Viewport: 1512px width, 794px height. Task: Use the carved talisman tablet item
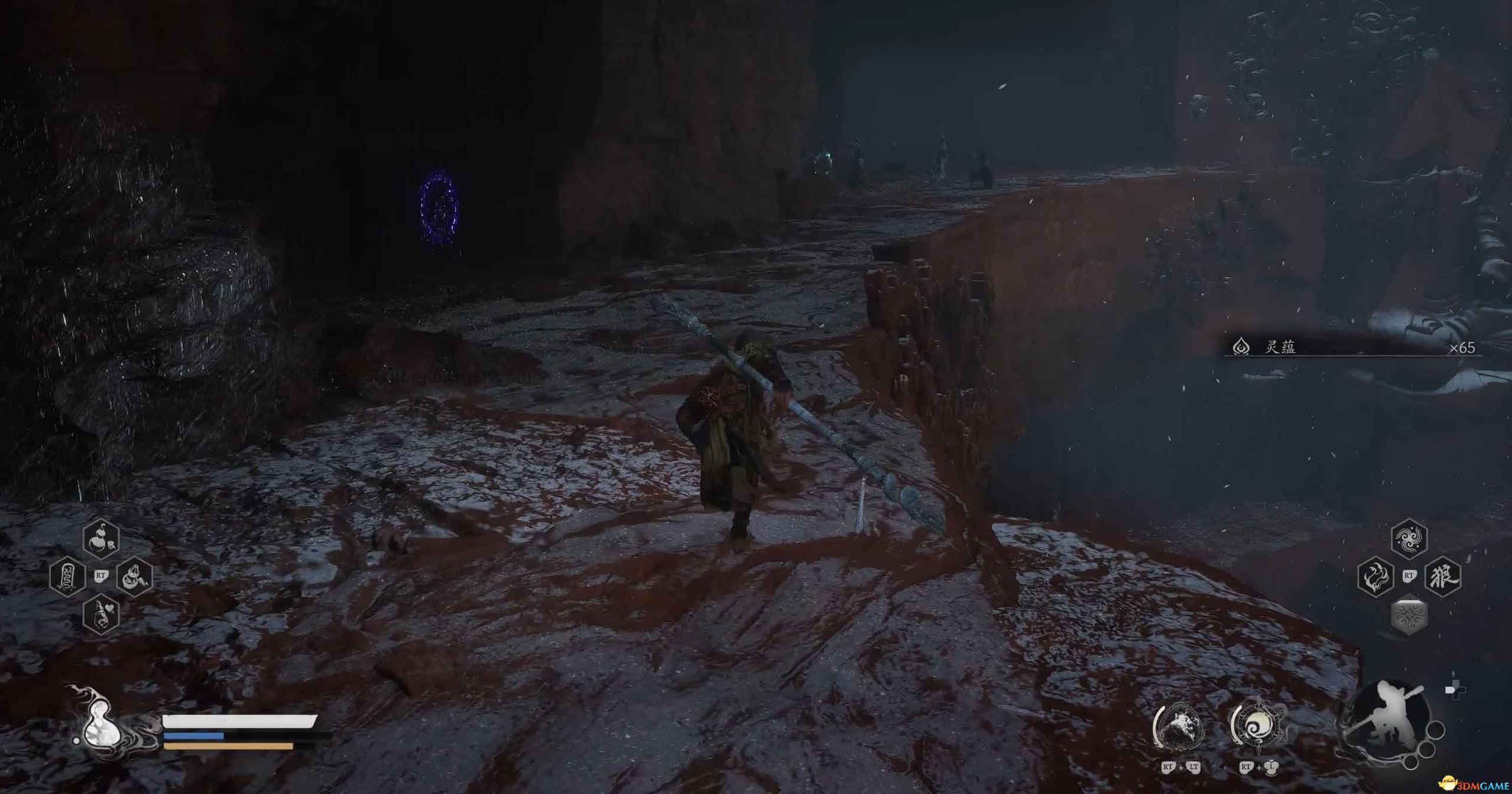pos(67,576)
